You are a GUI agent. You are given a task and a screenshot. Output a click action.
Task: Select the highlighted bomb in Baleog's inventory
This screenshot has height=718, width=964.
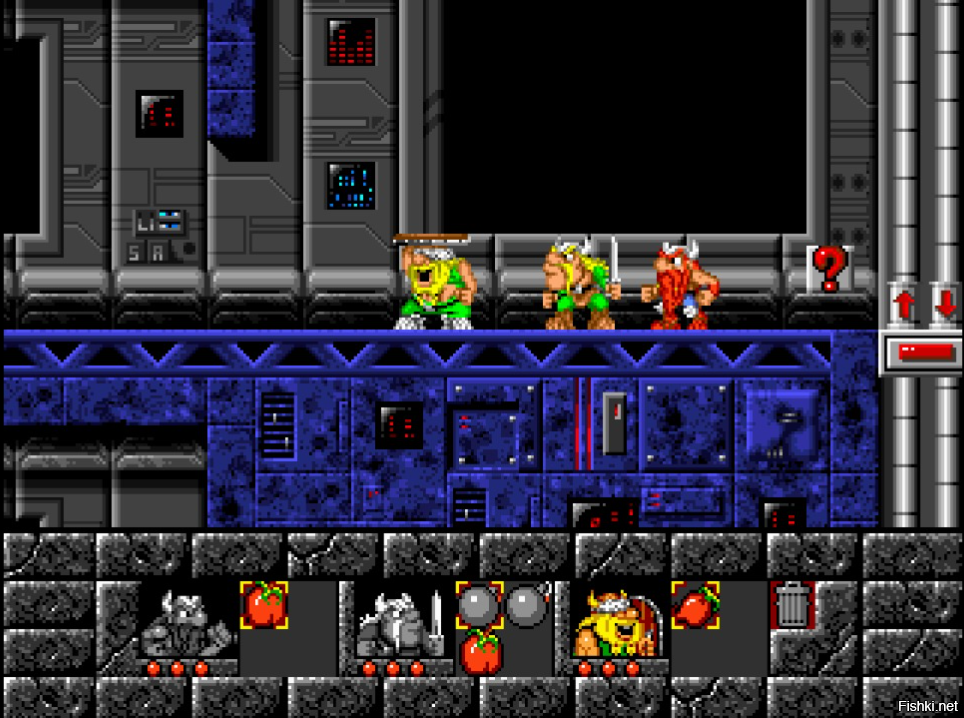pyautogui.click(x=480, y=606)
